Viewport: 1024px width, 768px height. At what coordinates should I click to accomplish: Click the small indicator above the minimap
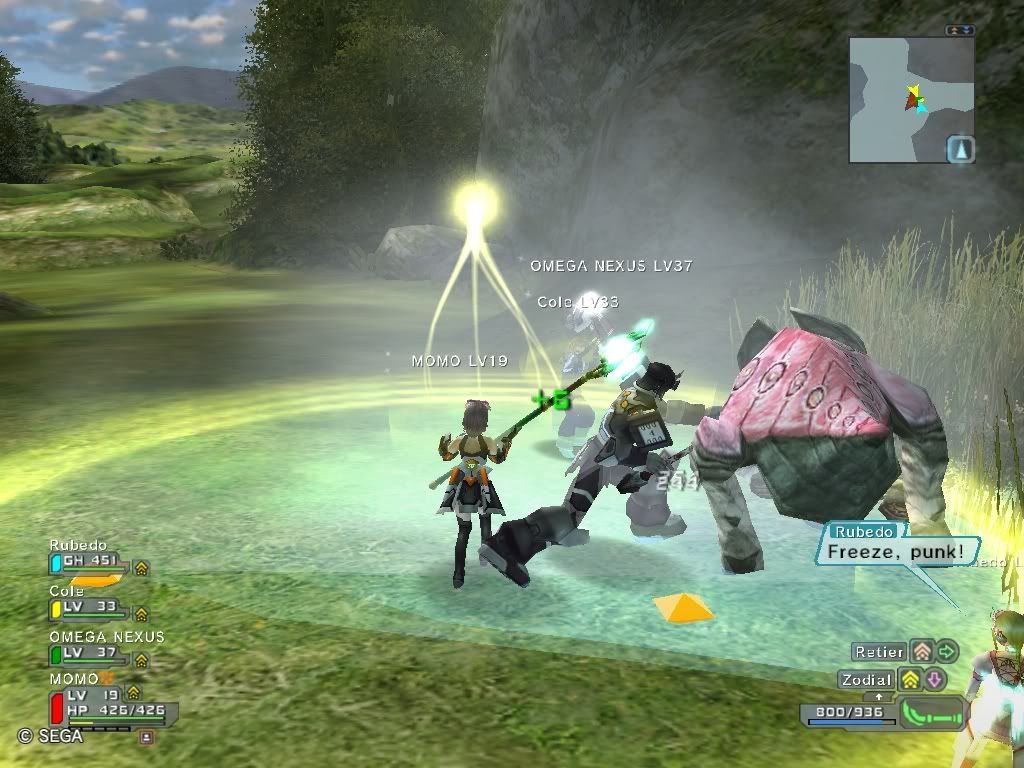point(960,30)
